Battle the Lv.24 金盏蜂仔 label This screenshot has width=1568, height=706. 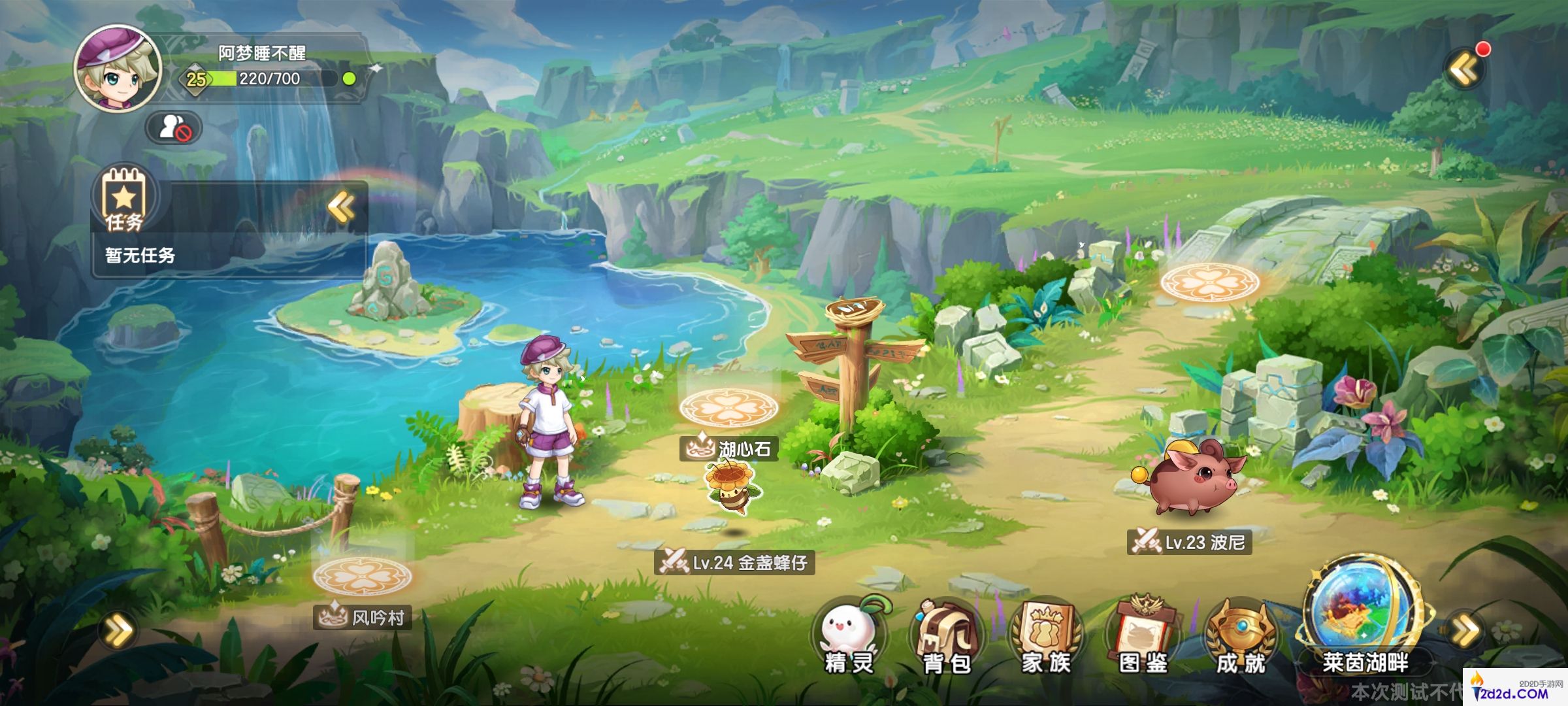[734, 562]
